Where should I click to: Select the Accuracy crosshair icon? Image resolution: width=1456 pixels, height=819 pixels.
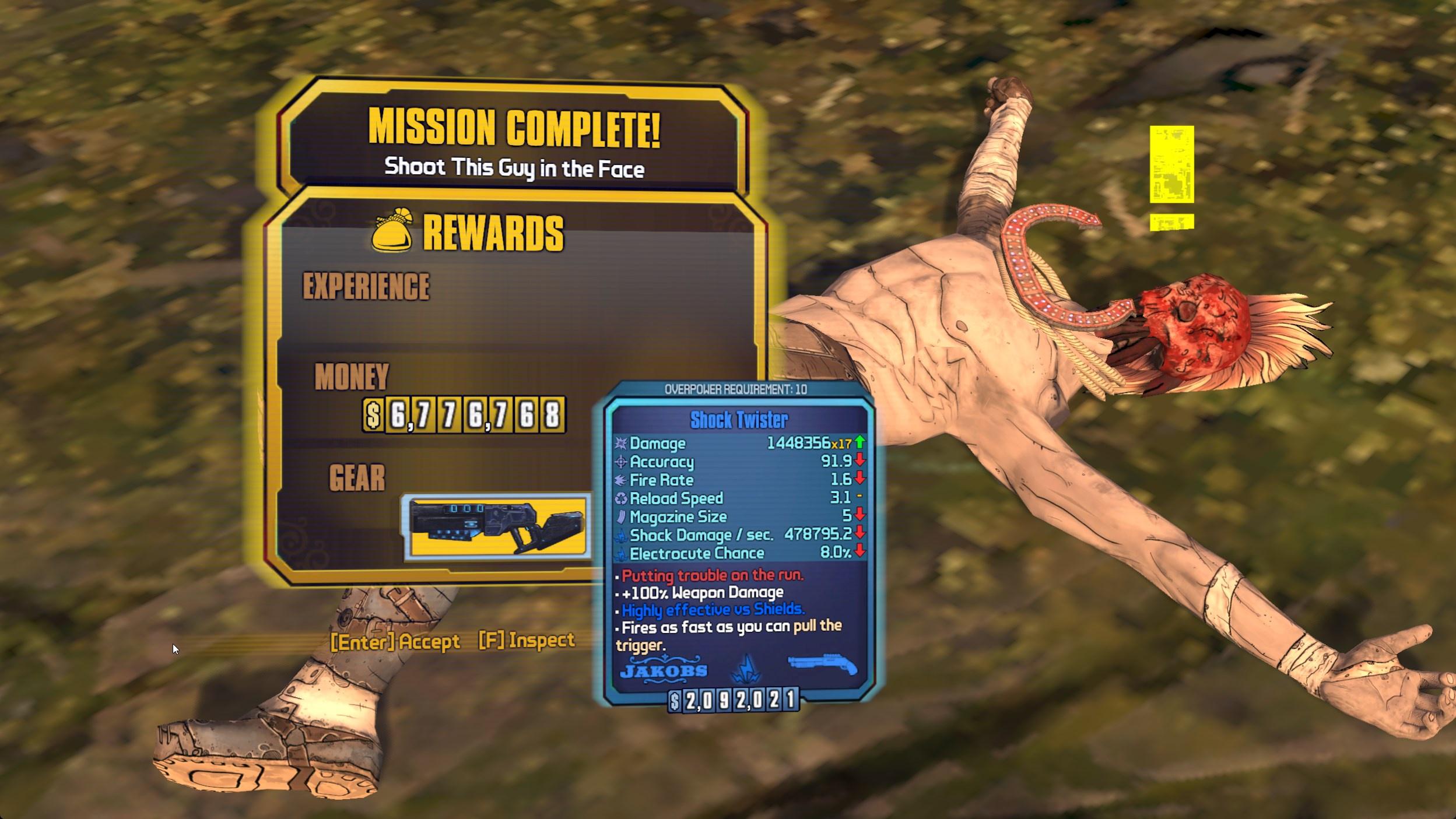point(622,462)
